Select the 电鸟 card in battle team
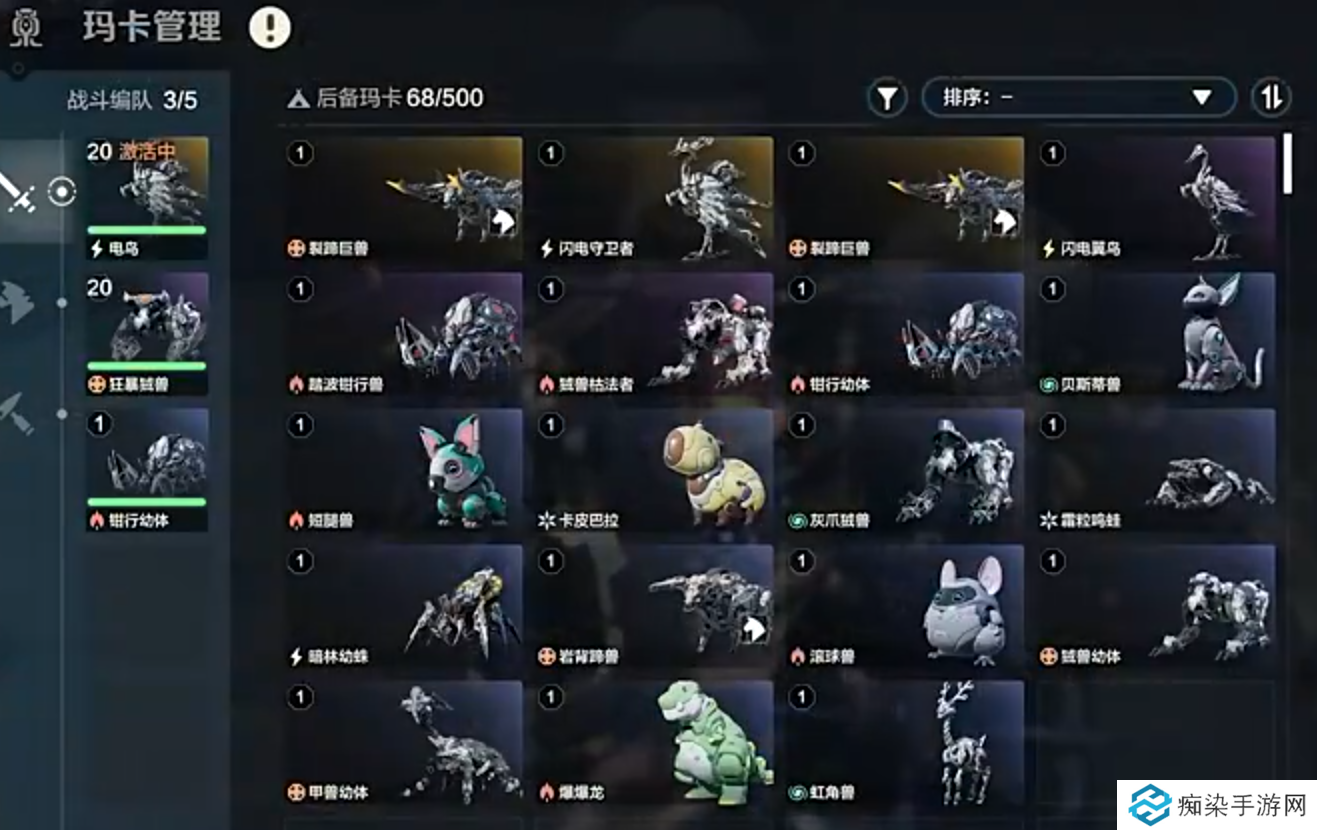This screenshot has width=1317, height=830. pyautogui.click(x=147, y=198)
